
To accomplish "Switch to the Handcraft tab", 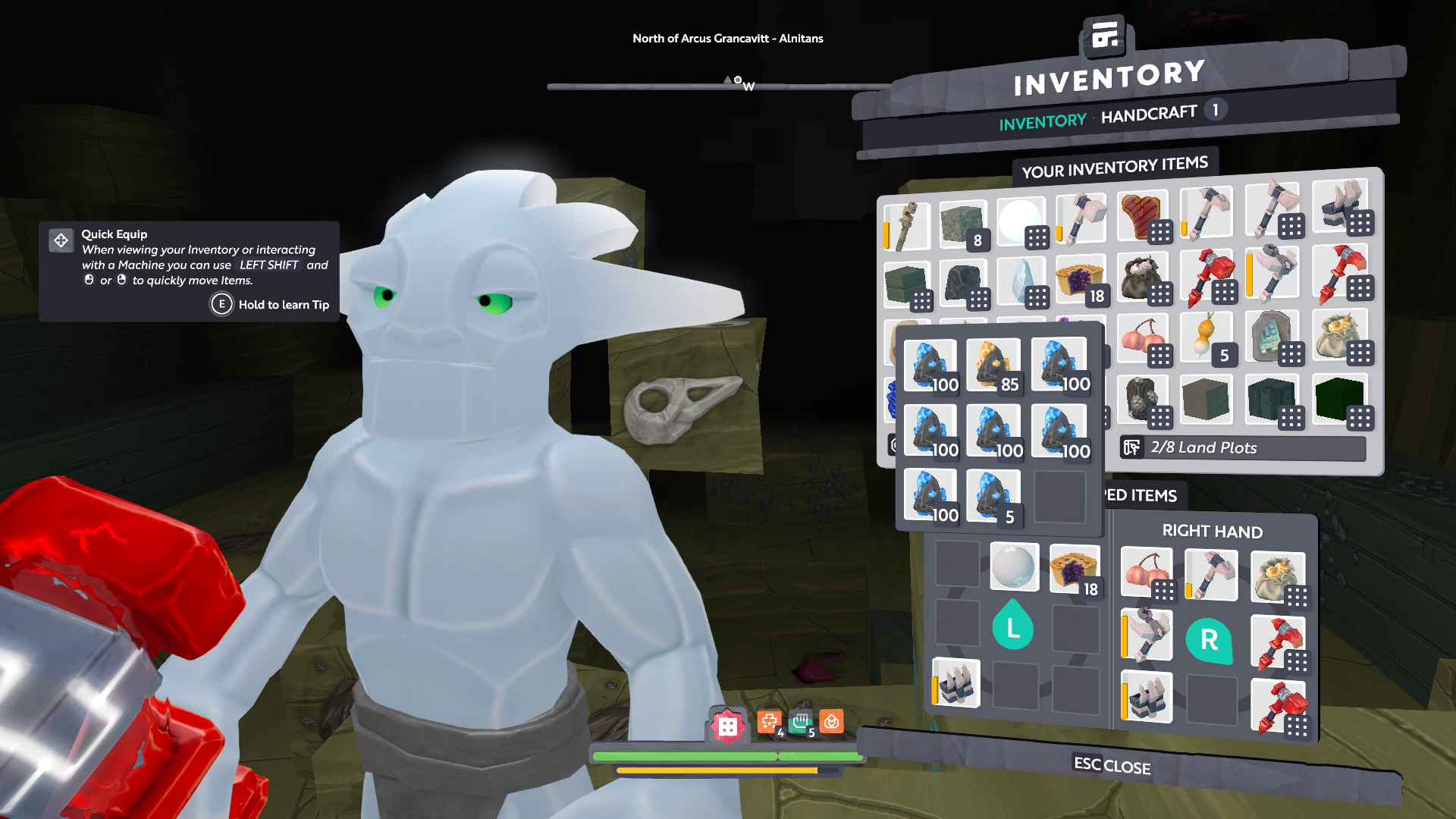I will pos(1148,115).
